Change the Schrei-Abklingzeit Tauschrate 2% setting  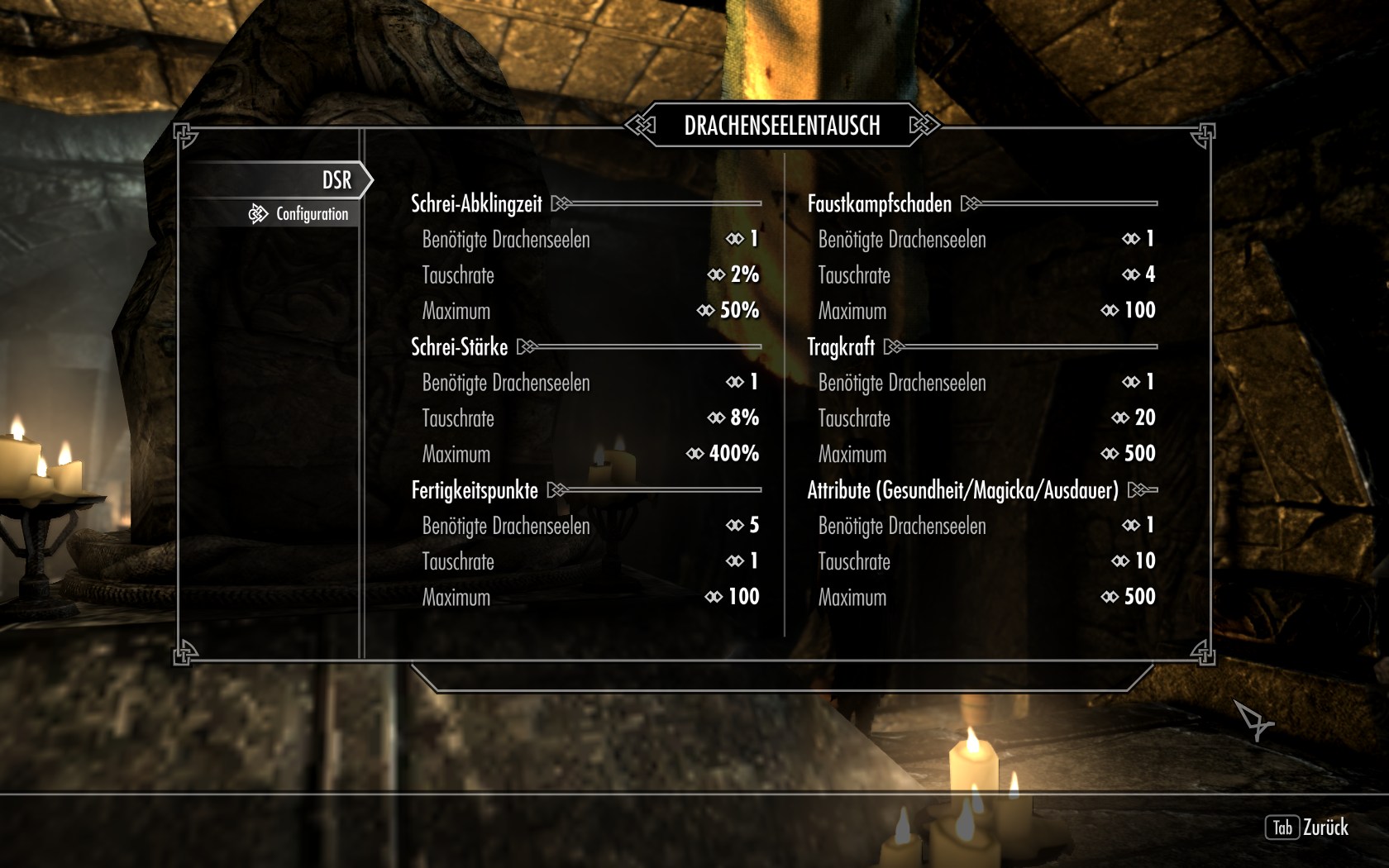point(589,275)
